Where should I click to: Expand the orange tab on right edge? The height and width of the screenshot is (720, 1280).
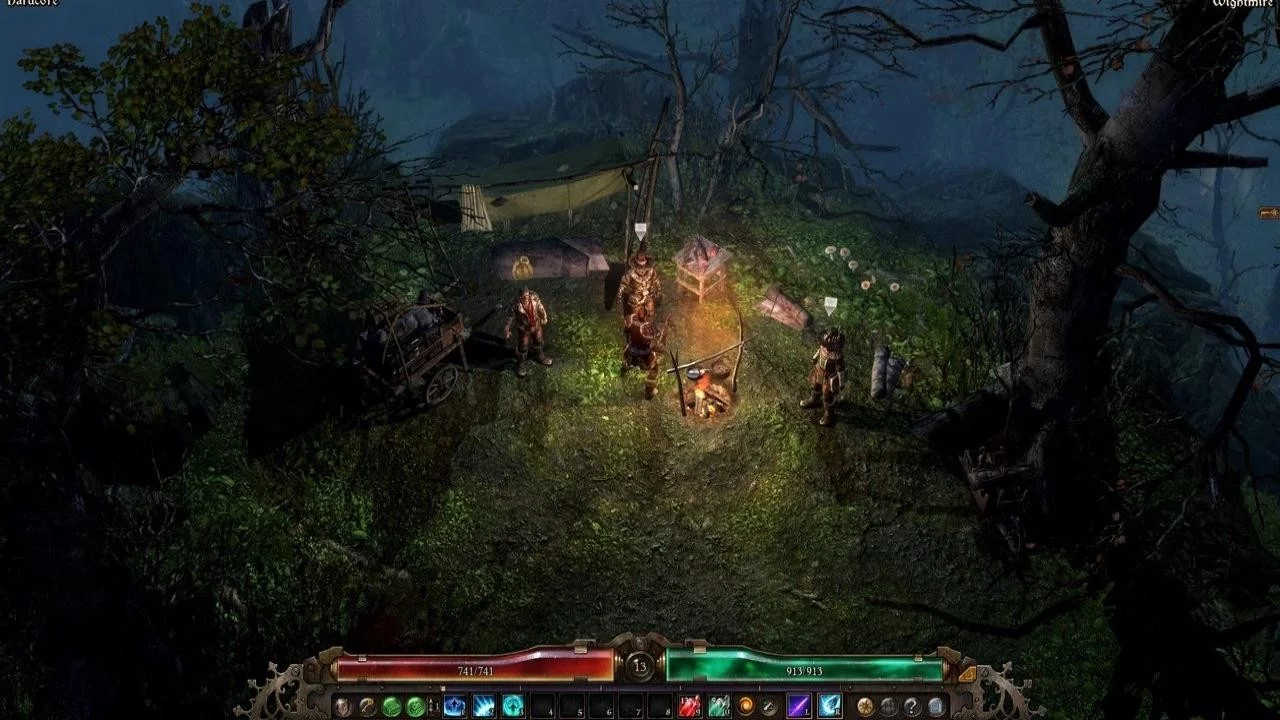pyautogui.click(x=1269, y=213)
